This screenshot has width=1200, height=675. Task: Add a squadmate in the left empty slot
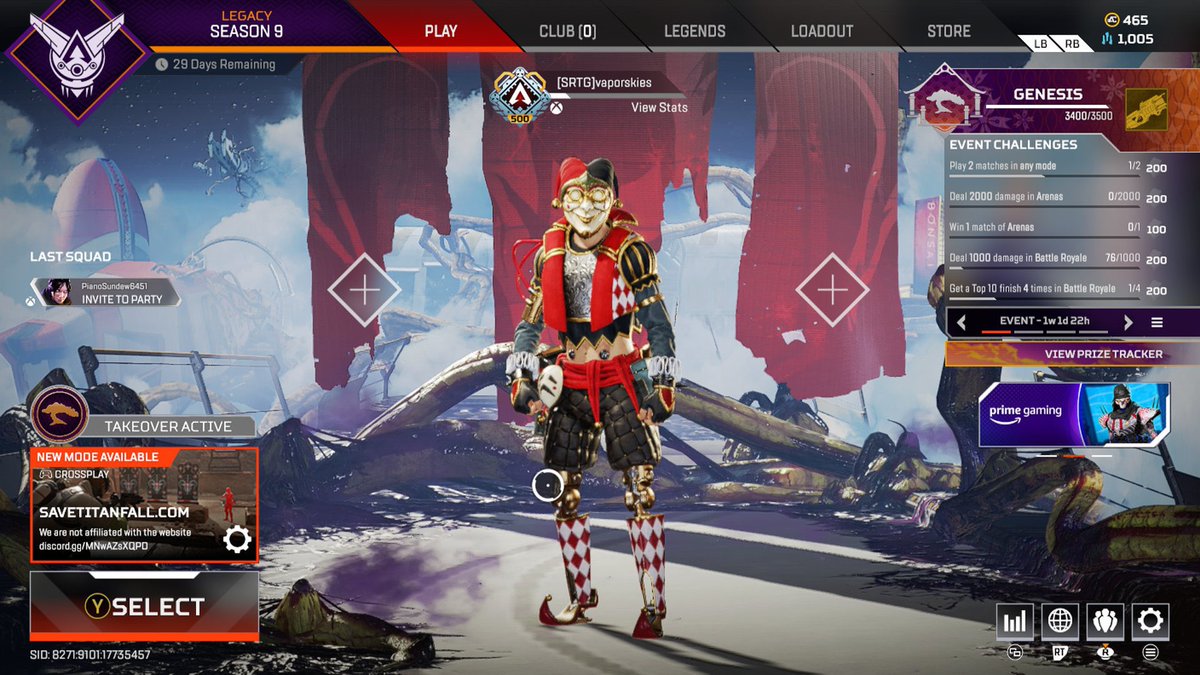(364, 291)
